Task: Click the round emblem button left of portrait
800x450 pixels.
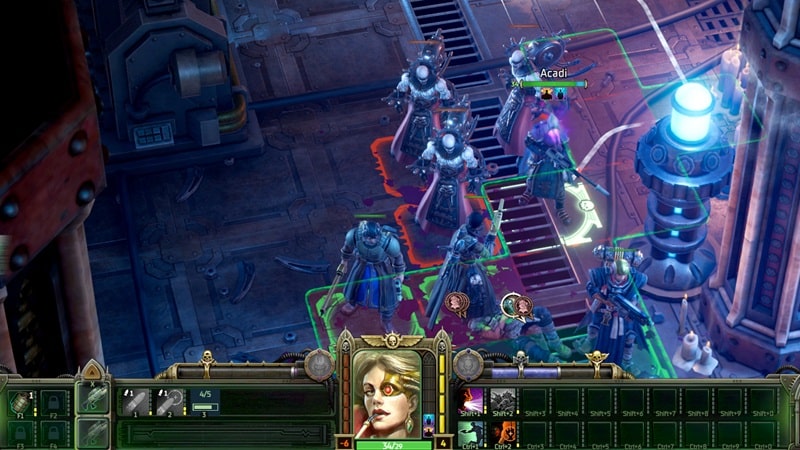Action: [x=319, y=365]
